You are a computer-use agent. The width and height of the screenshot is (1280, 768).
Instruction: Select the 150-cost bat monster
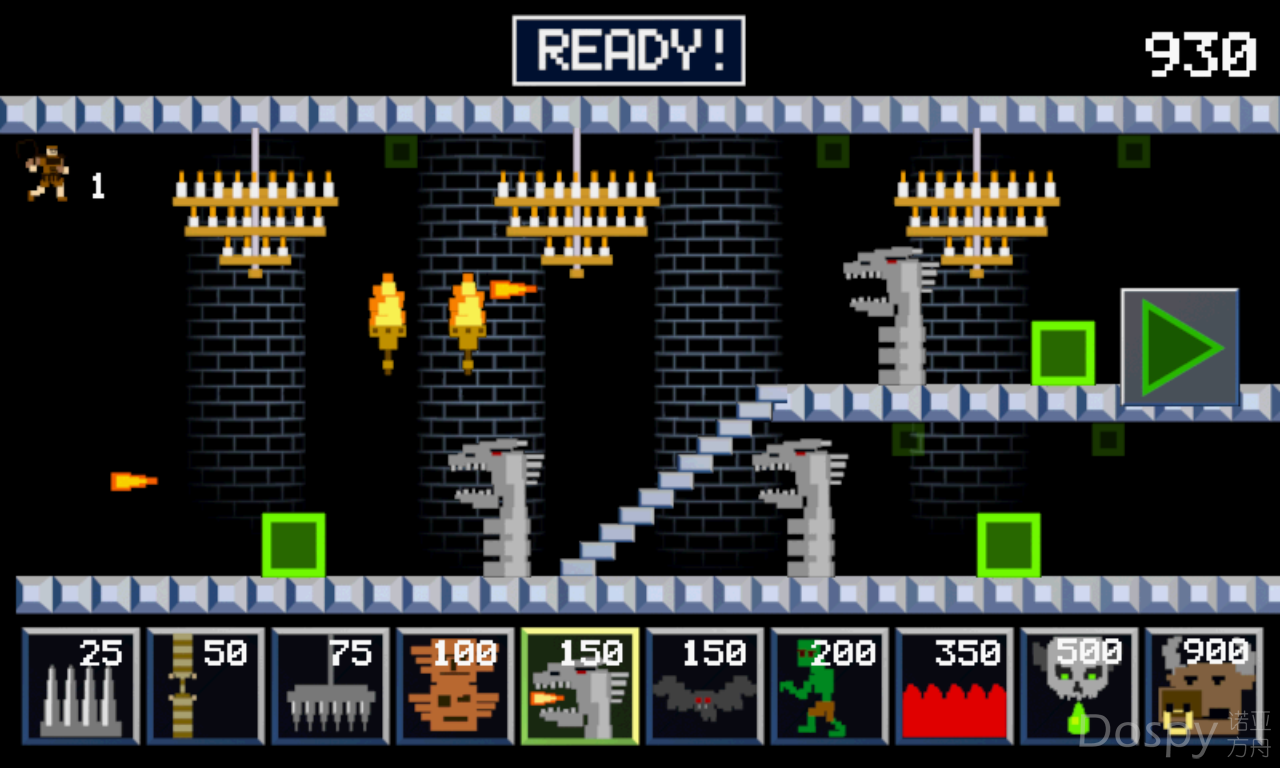(705, 686)
